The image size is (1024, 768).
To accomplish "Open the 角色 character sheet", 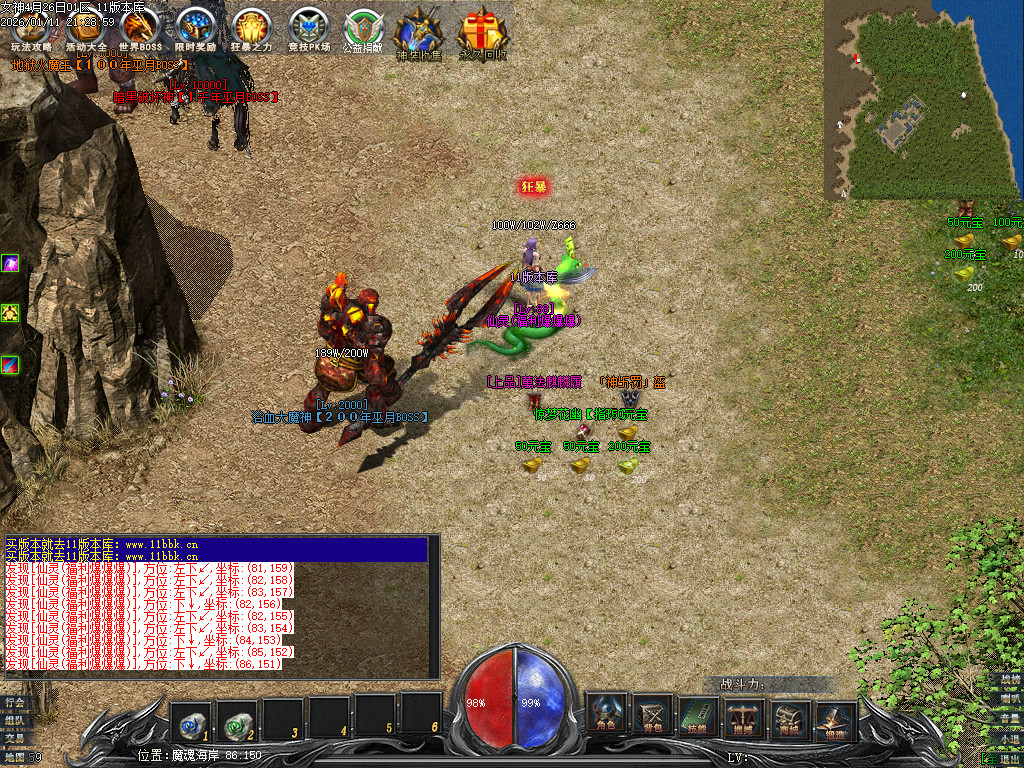I will [x=606, y=714].
